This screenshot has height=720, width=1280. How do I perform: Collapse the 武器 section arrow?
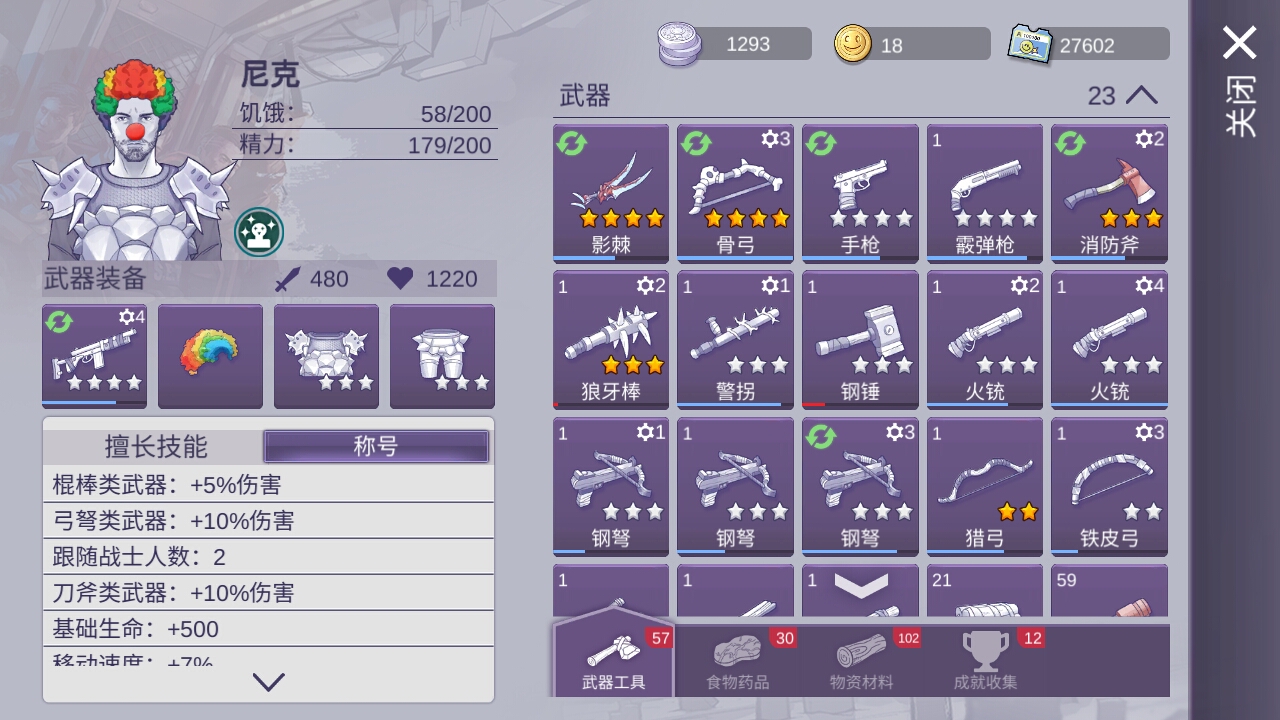(x=1141, y=96)
